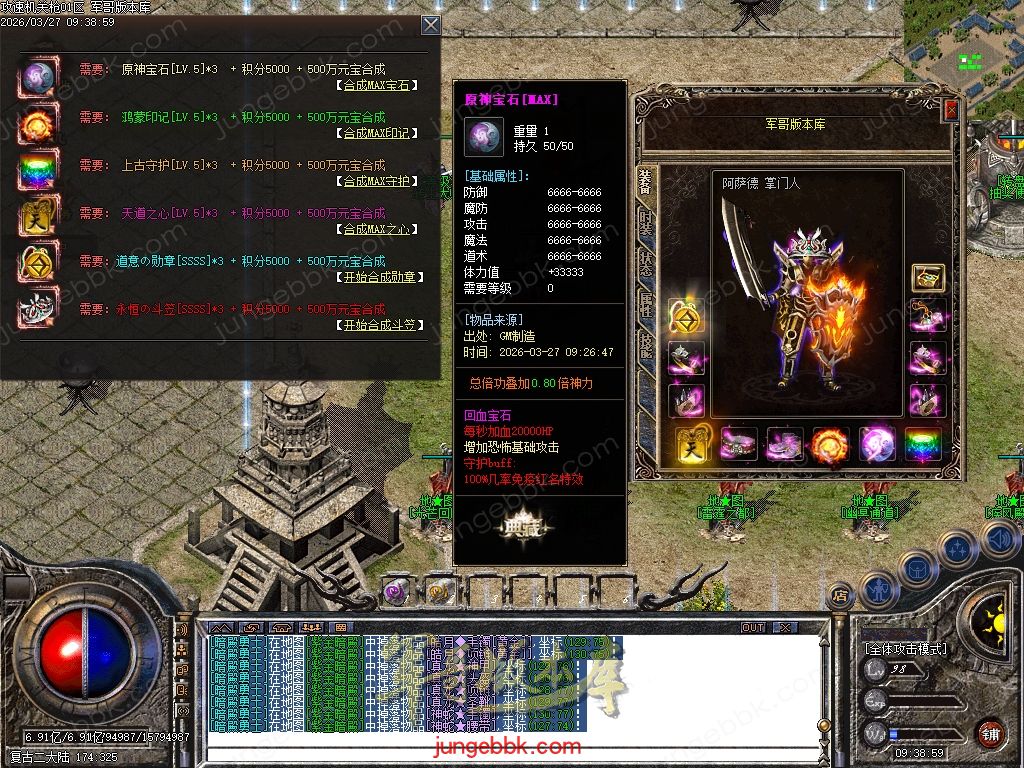The width and height of the screenshot is (1024, 768).
Task: Select the 合成MAX守护 synthesis link
Action: pyautogui.click(x=376, y=182)
